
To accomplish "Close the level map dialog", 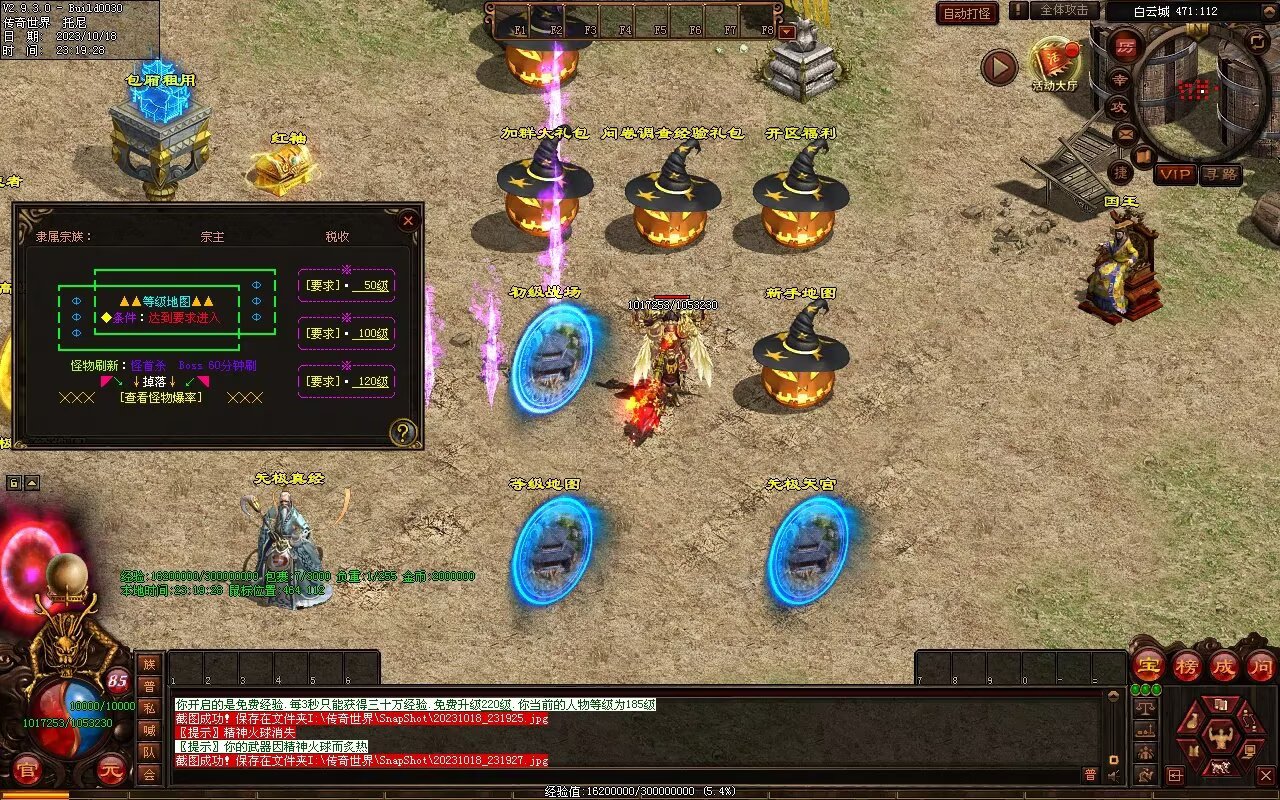I will click(x=407, y=221).
